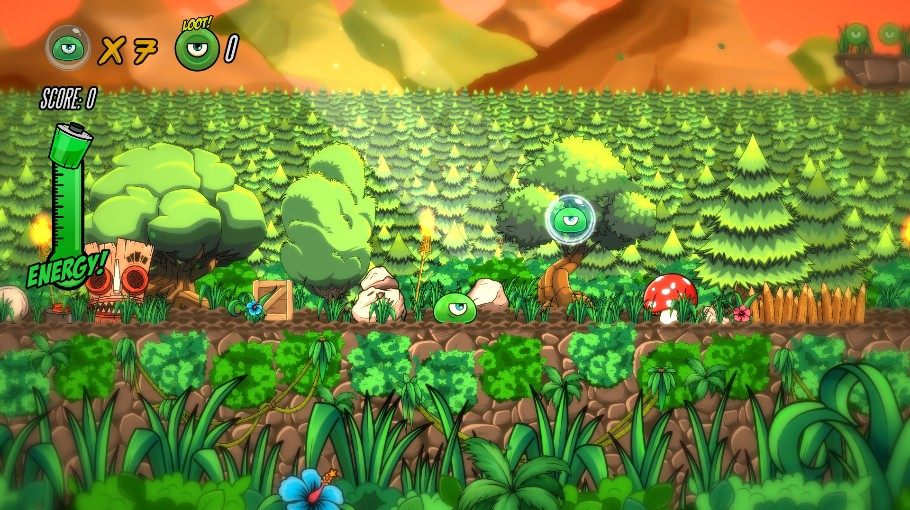
Task: Click the green blob lives icon
Action: pos(68,47)
